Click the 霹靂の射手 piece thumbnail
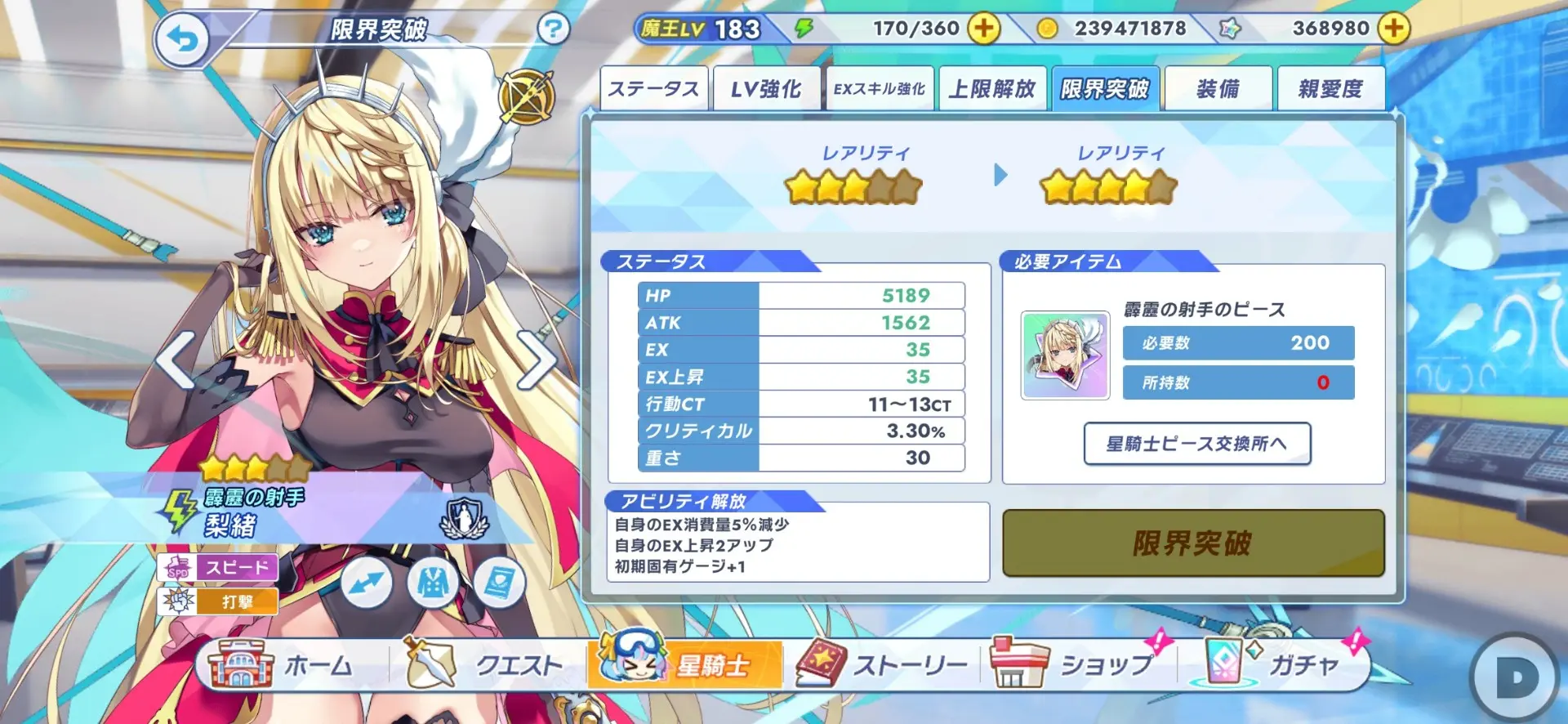 (x=1065, y=355)
